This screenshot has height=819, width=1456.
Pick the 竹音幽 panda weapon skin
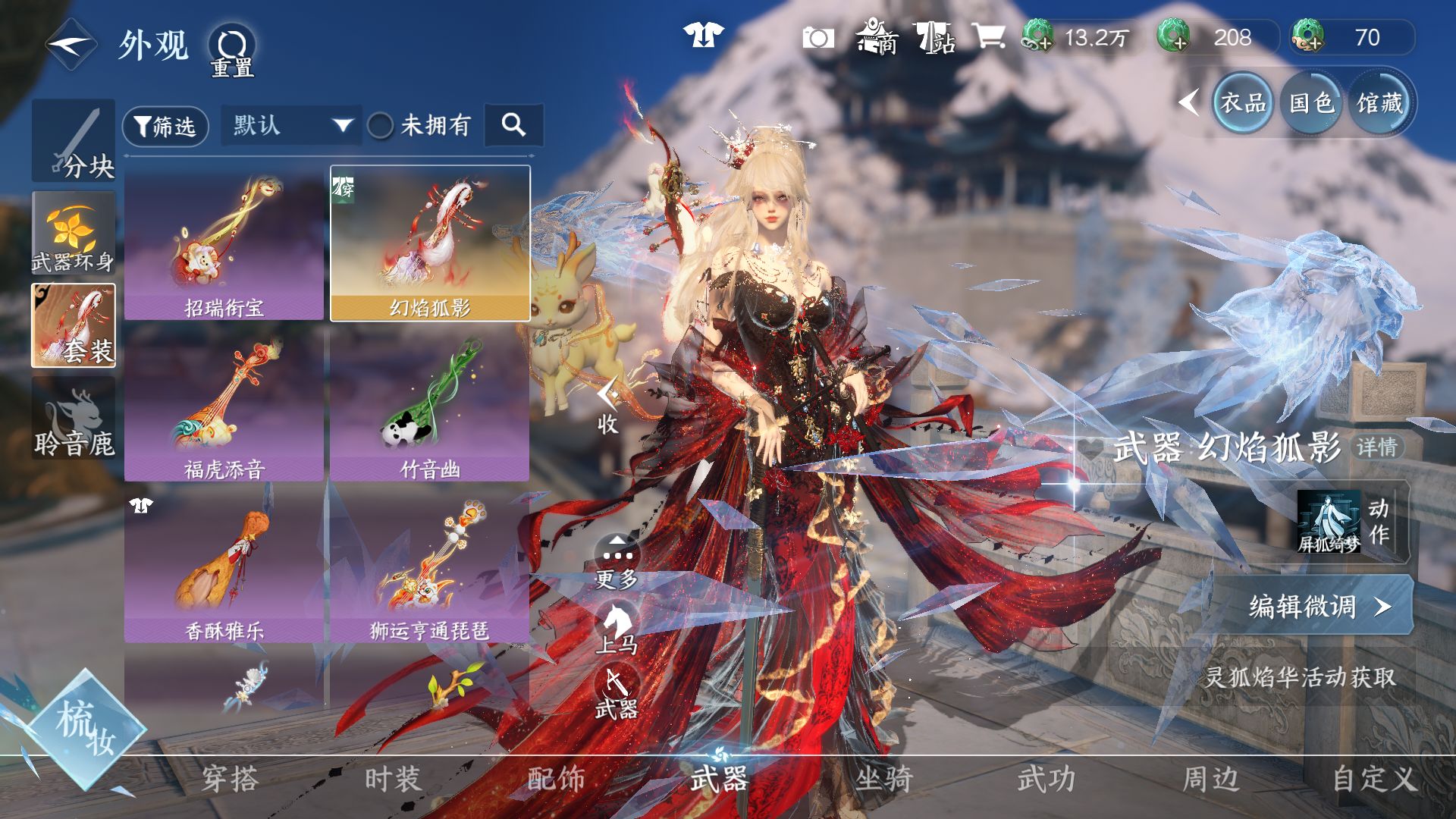click(x=430, y=406)
